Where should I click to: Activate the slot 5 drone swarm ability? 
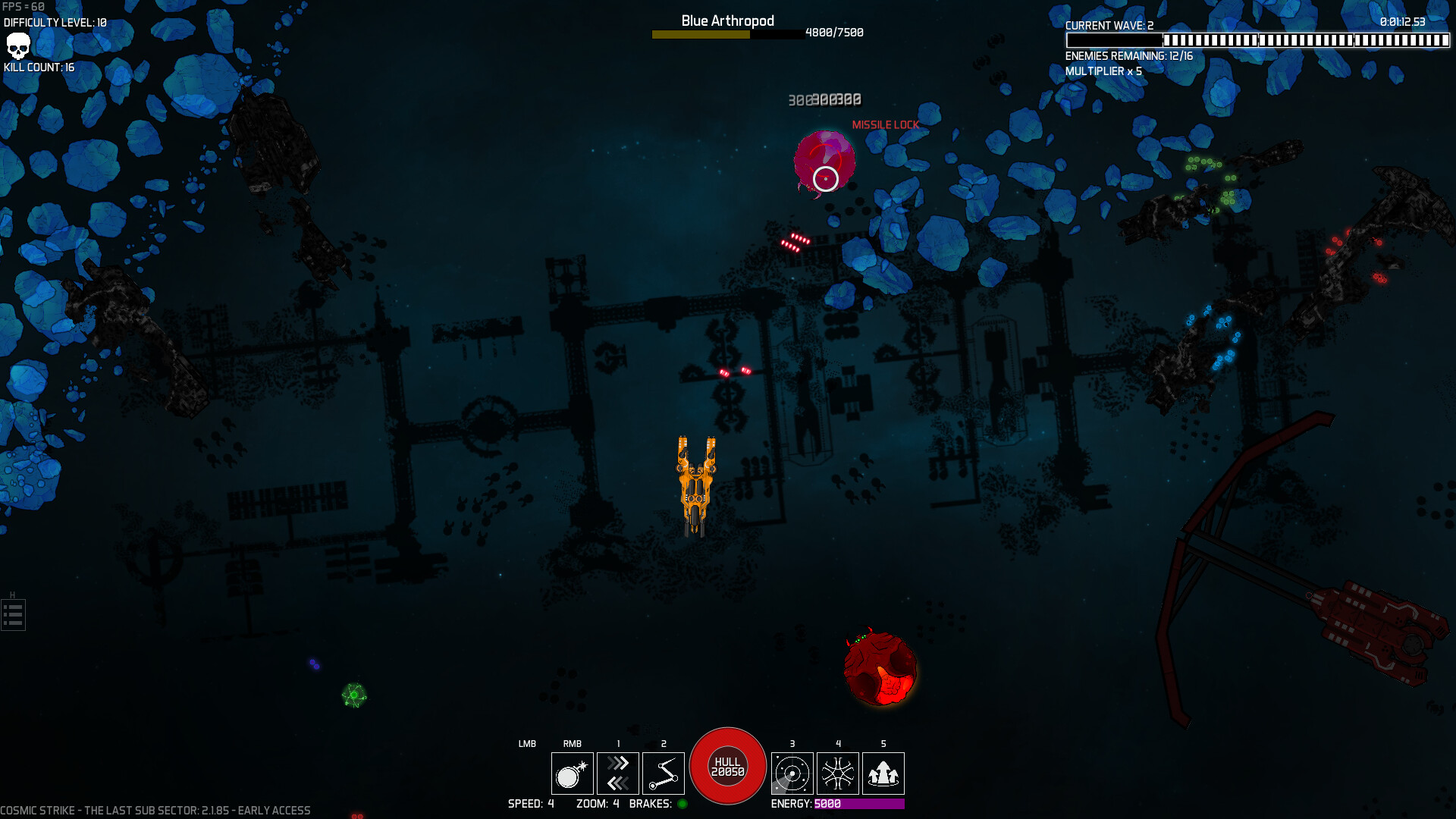883,773
